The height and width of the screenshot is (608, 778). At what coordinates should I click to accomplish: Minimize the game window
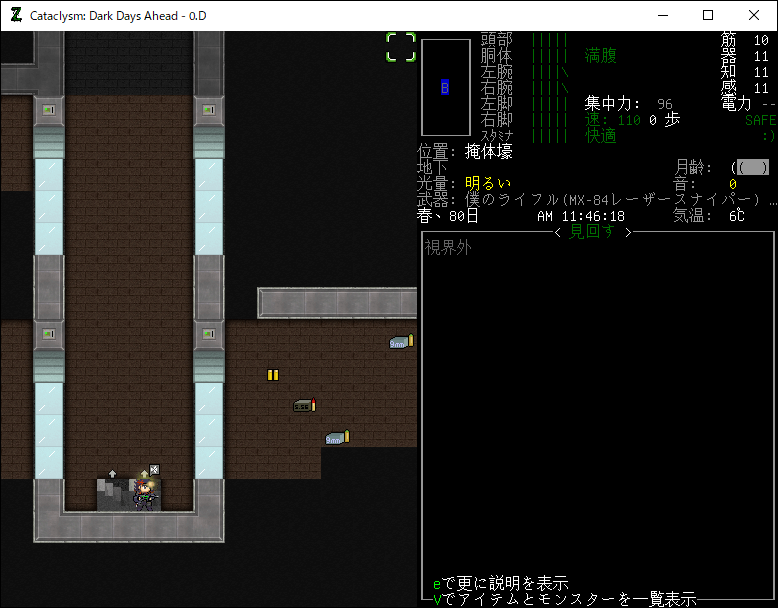click(662, 15)
